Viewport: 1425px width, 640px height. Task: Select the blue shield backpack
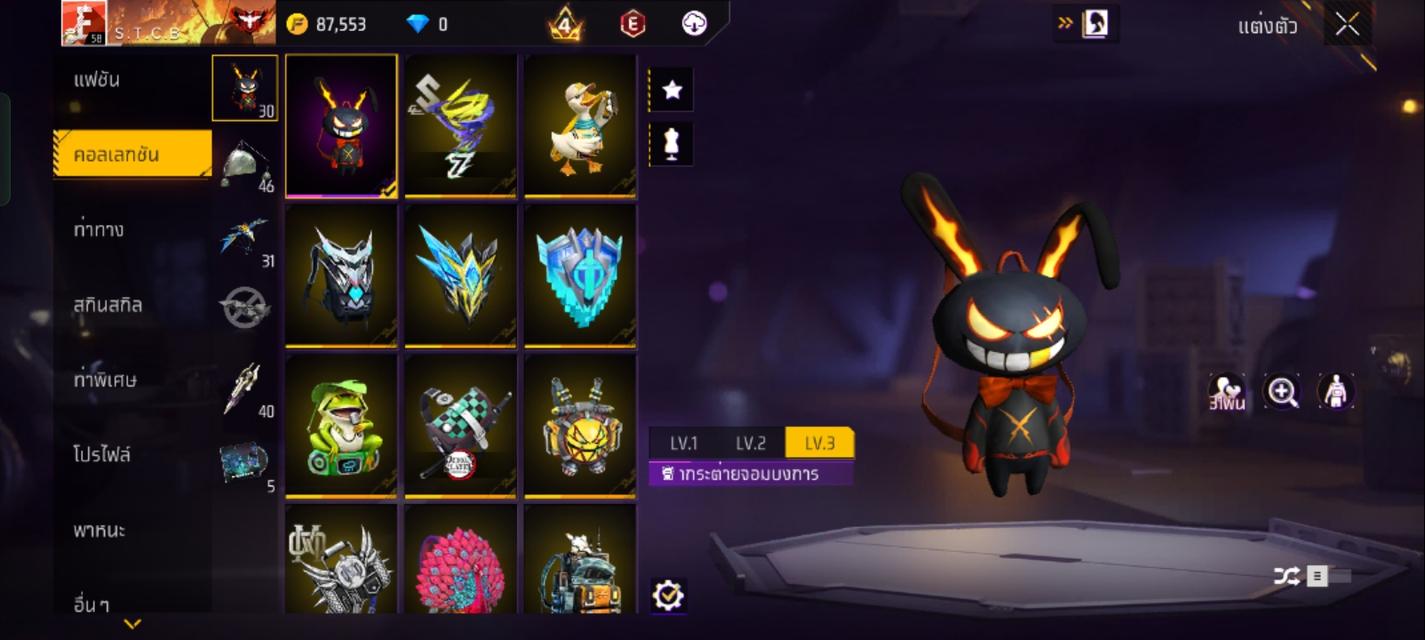tap(580, 275)
